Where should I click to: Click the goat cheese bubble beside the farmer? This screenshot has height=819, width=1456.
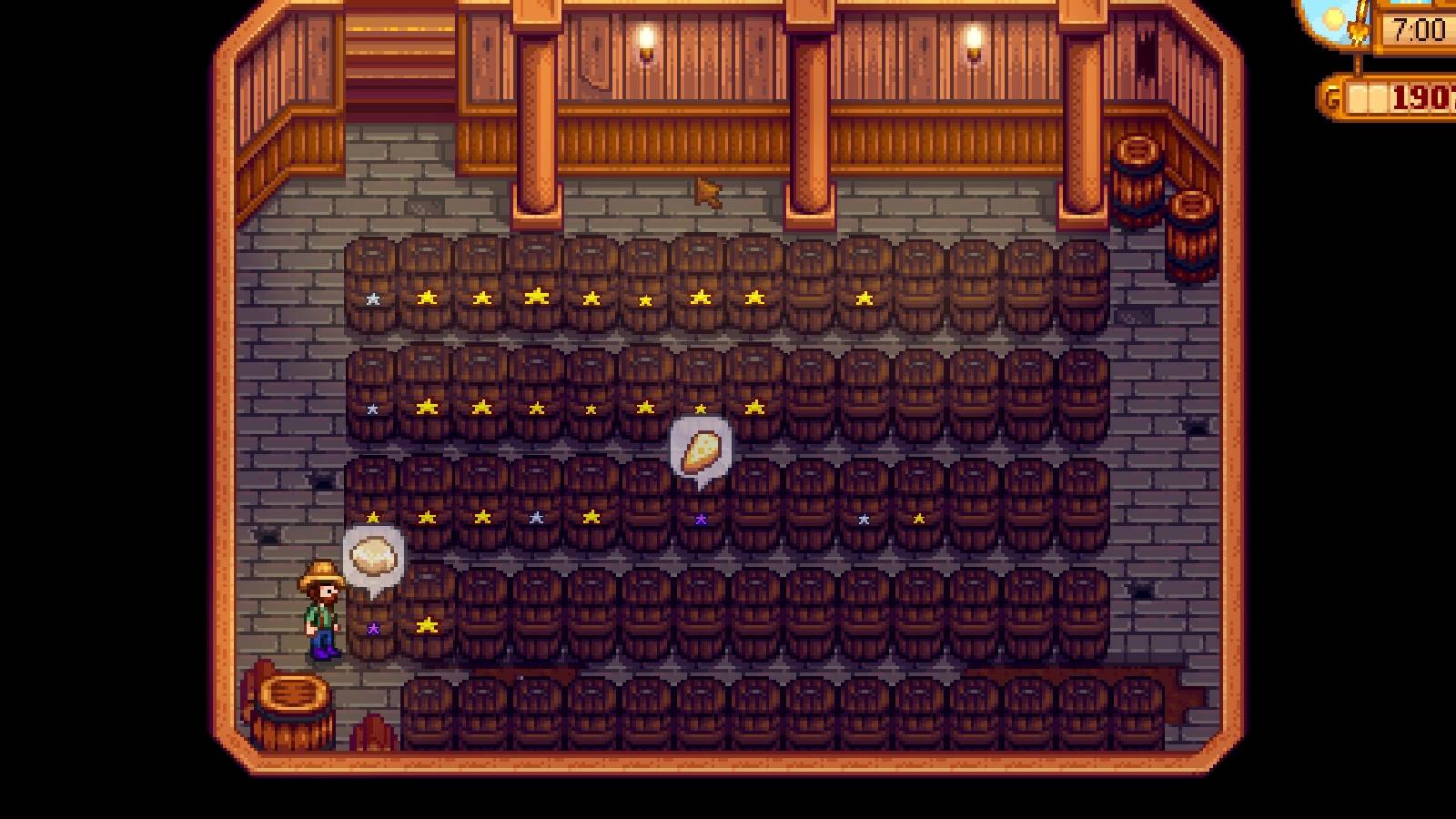[376, 556]
